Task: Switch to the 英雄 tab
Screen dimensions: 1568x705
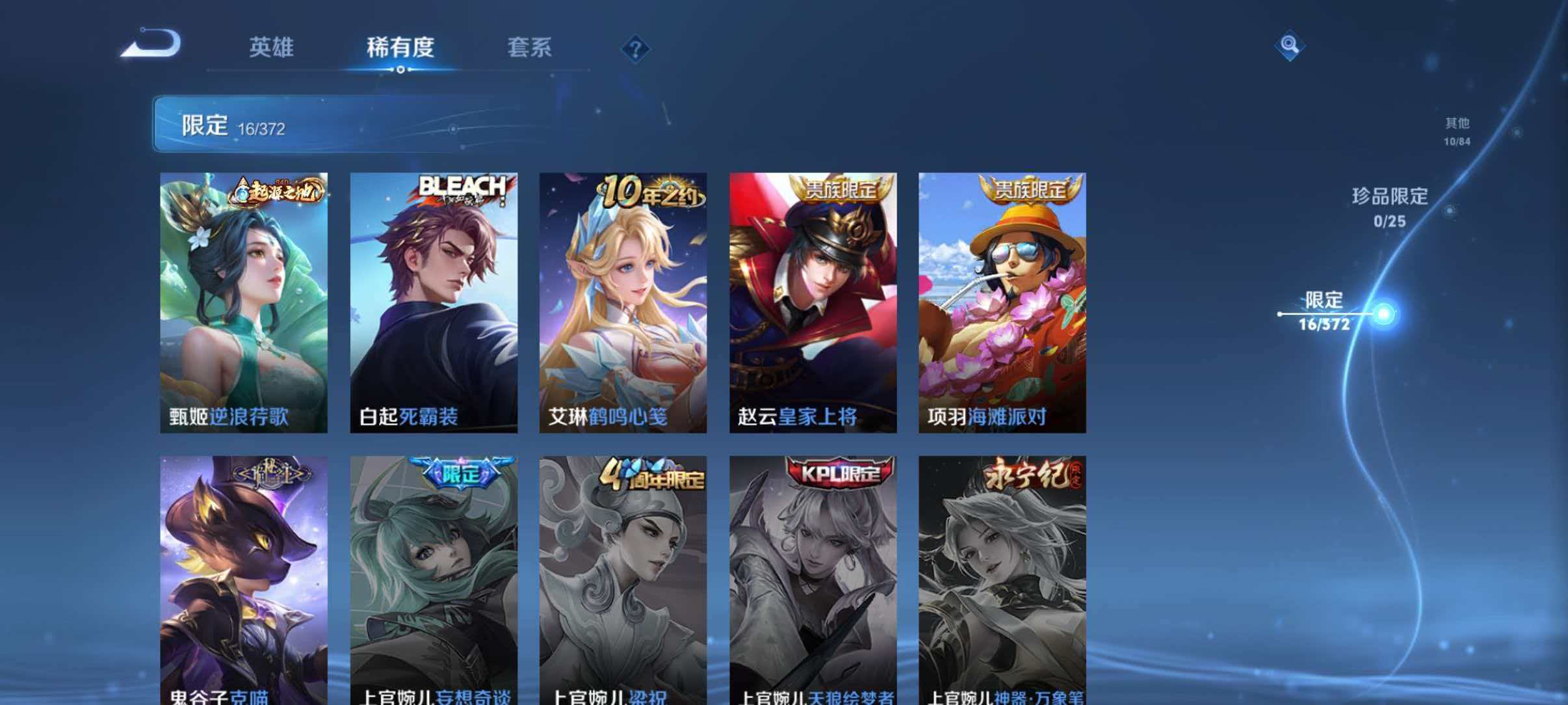Action: [271, 47]
